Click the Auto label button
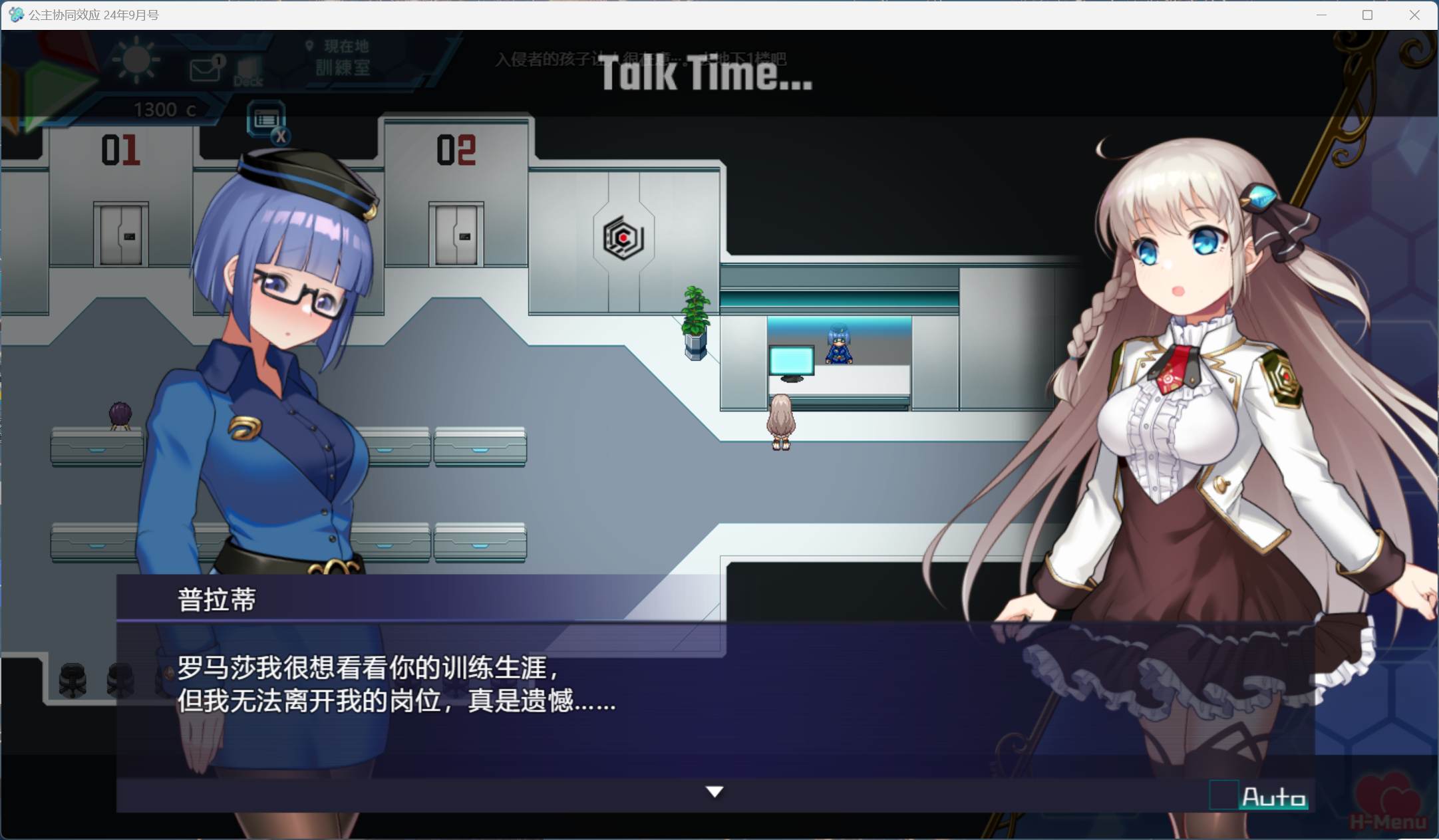This screenshot has height=840, width=1439. coord(1275,795)
